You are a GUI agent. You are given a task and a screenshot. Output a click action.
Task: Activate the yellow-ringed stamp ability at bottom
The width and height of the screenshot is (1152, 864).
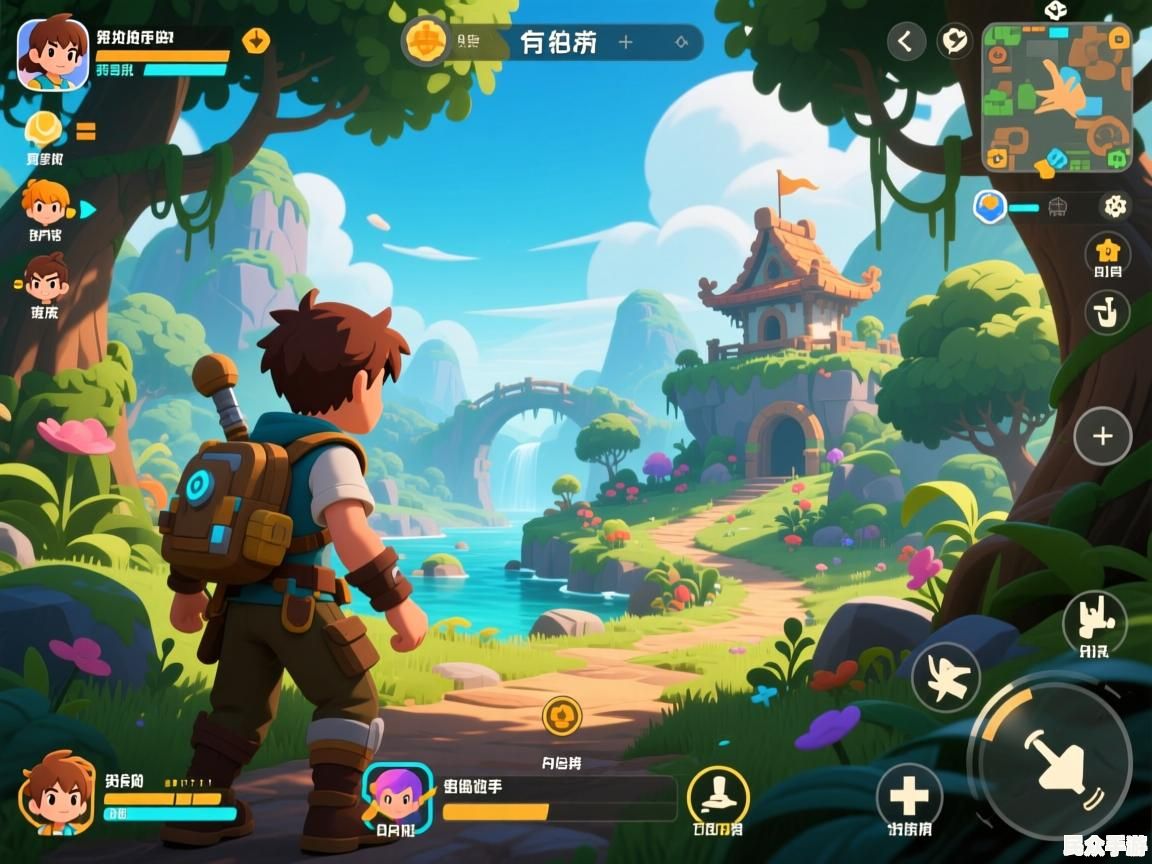718,797
